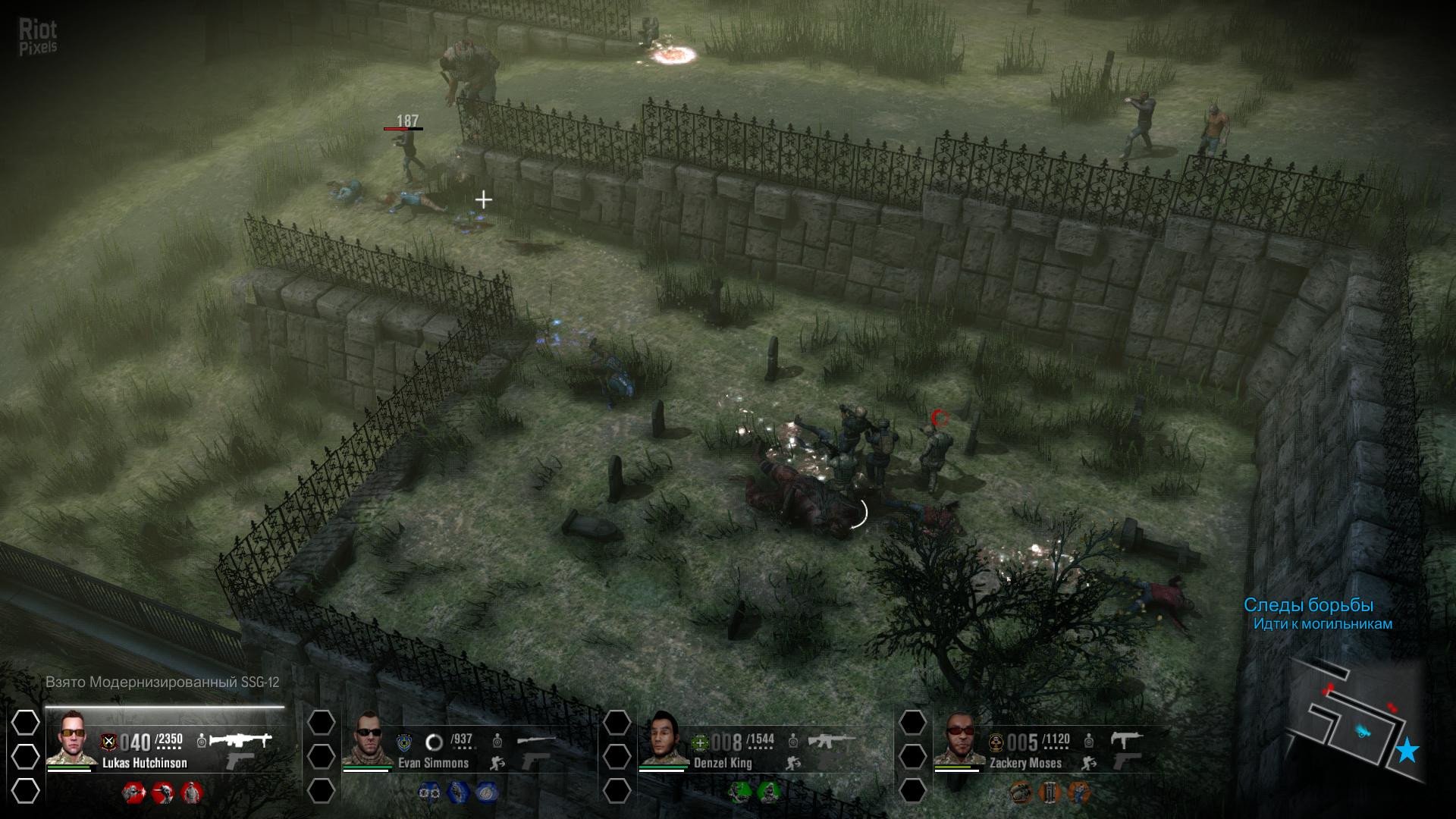The image size is (1456, 819).
Task: Switch Zackery Moses to his pistol
Action: point(1125,761)
